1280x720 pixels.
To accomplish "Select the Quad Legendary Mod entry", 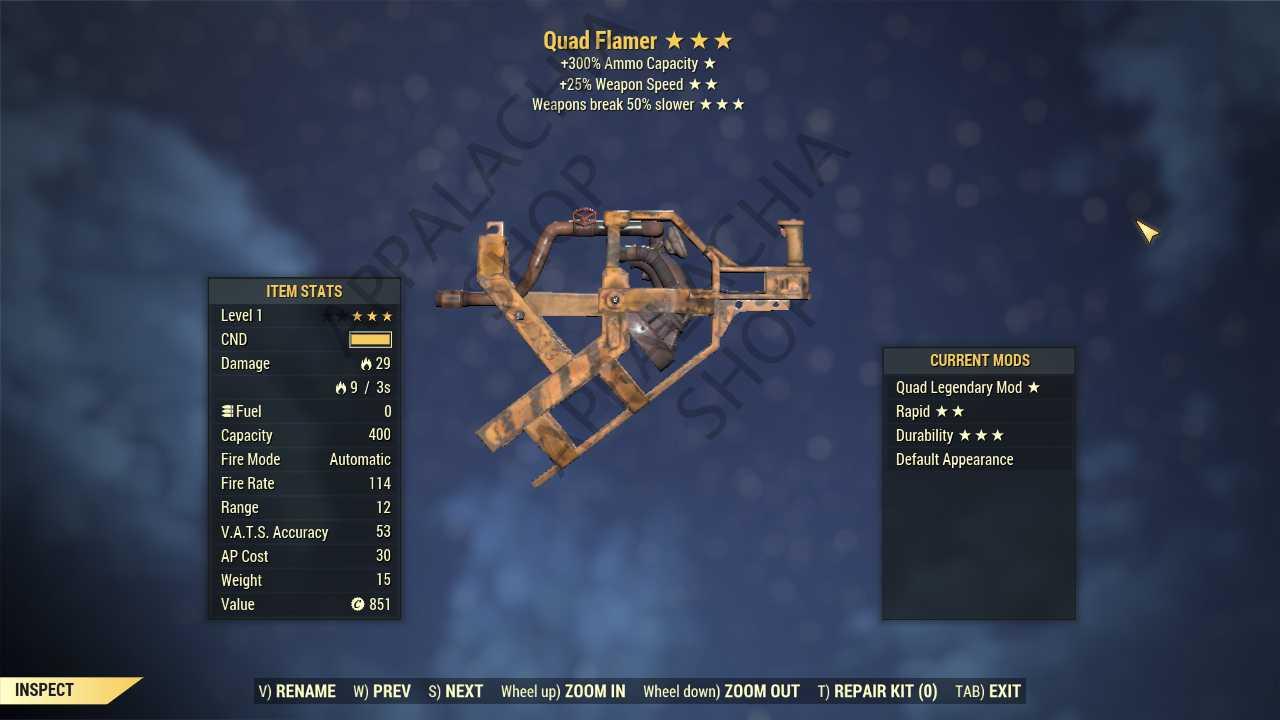I will 967,388.
